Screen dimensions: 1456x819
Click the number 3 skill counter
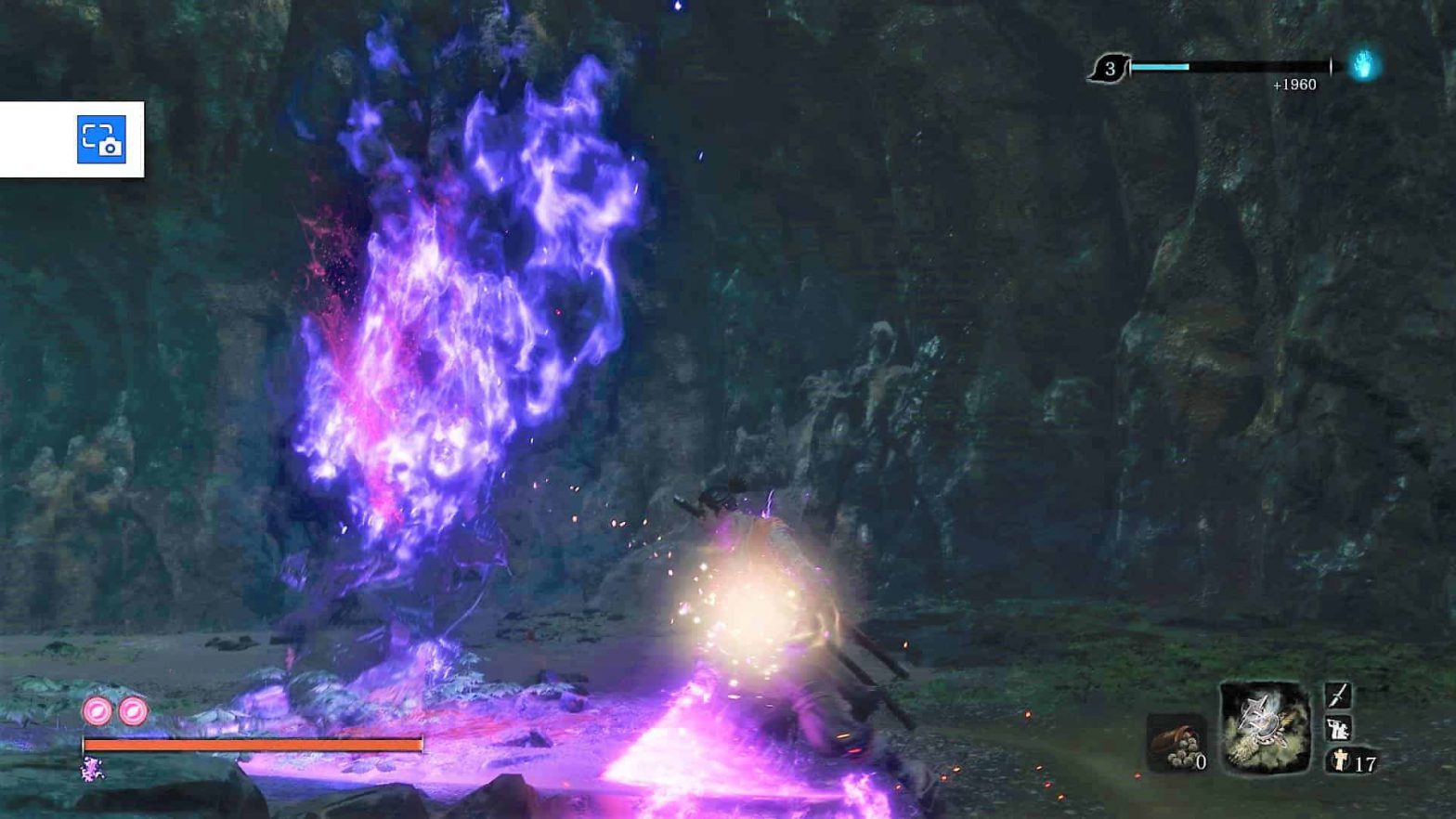tap(1111, 68)
